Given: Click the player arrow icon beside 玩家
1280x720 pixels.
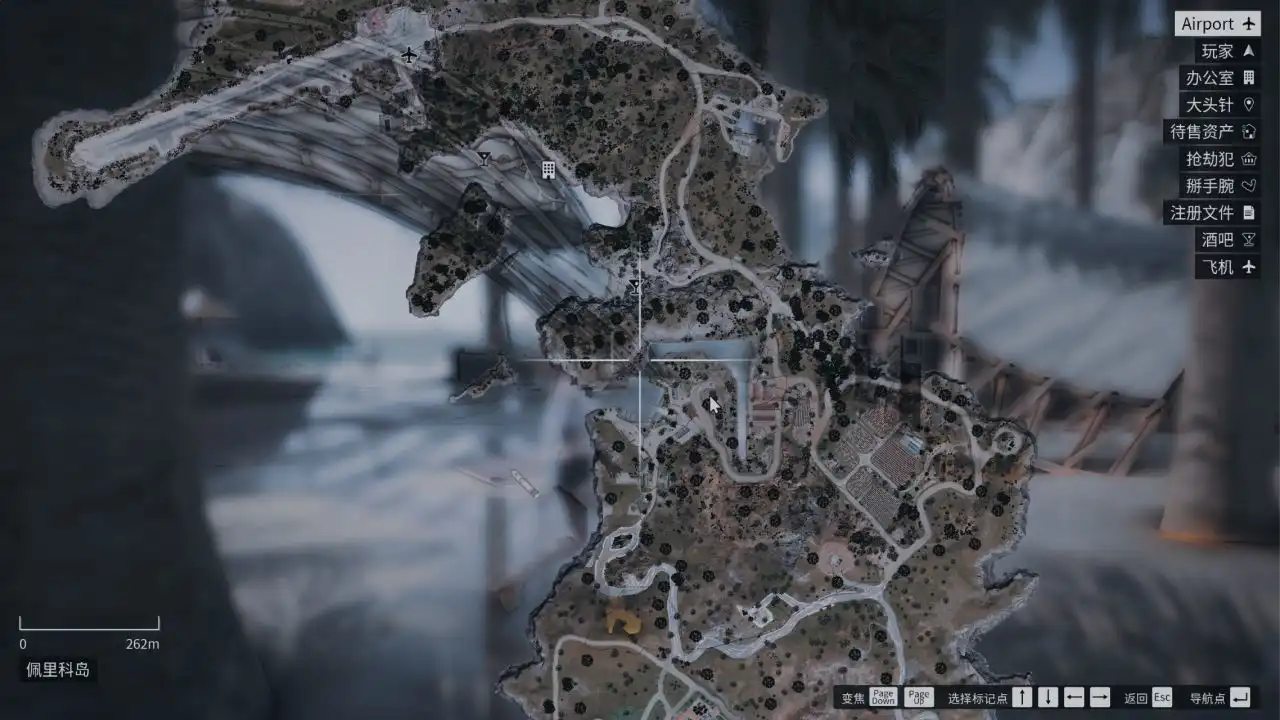Looking at the screenshot, I should (1248, 50).
